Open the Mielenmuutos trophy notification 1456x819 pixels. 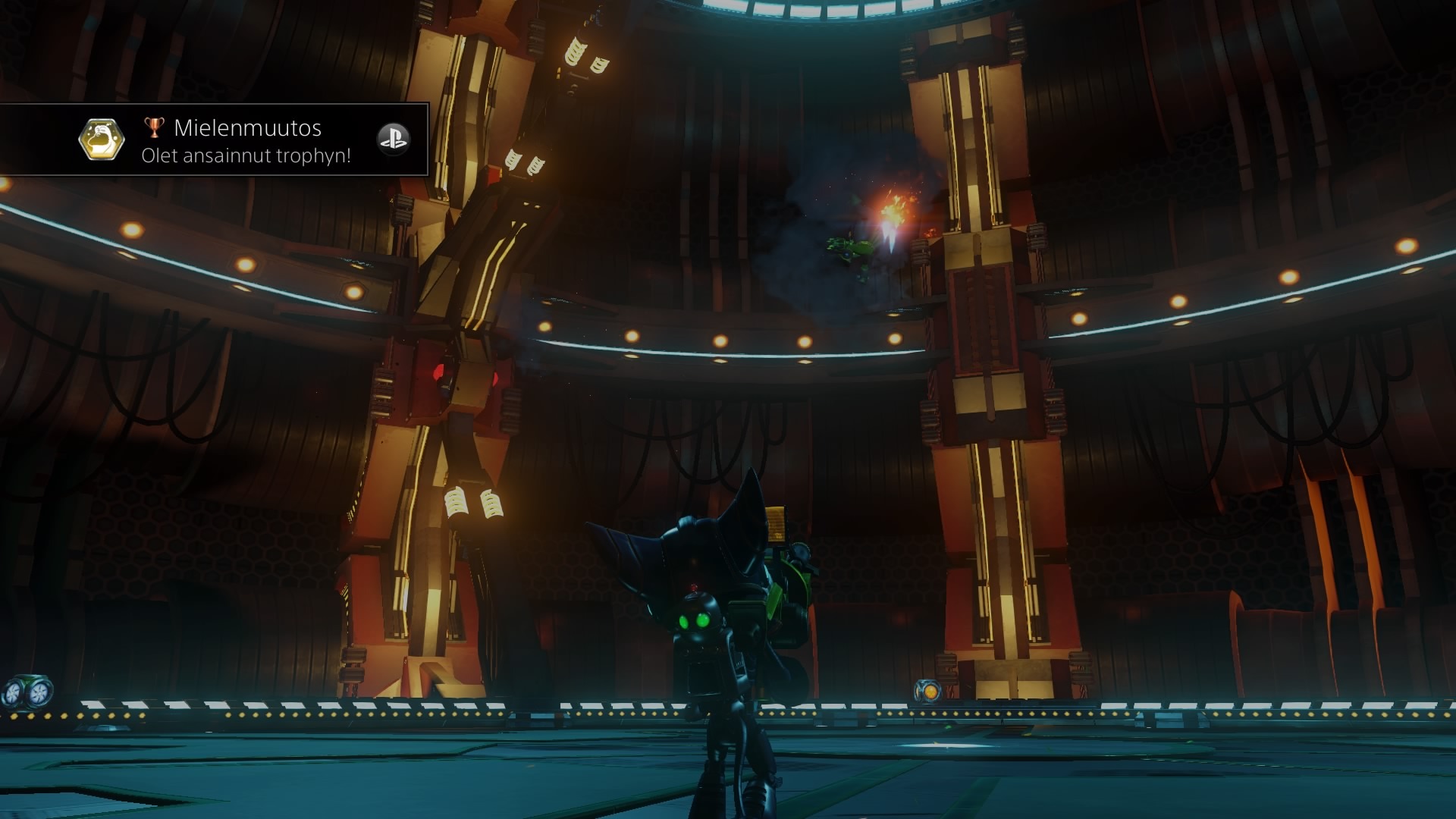[246, 141]
